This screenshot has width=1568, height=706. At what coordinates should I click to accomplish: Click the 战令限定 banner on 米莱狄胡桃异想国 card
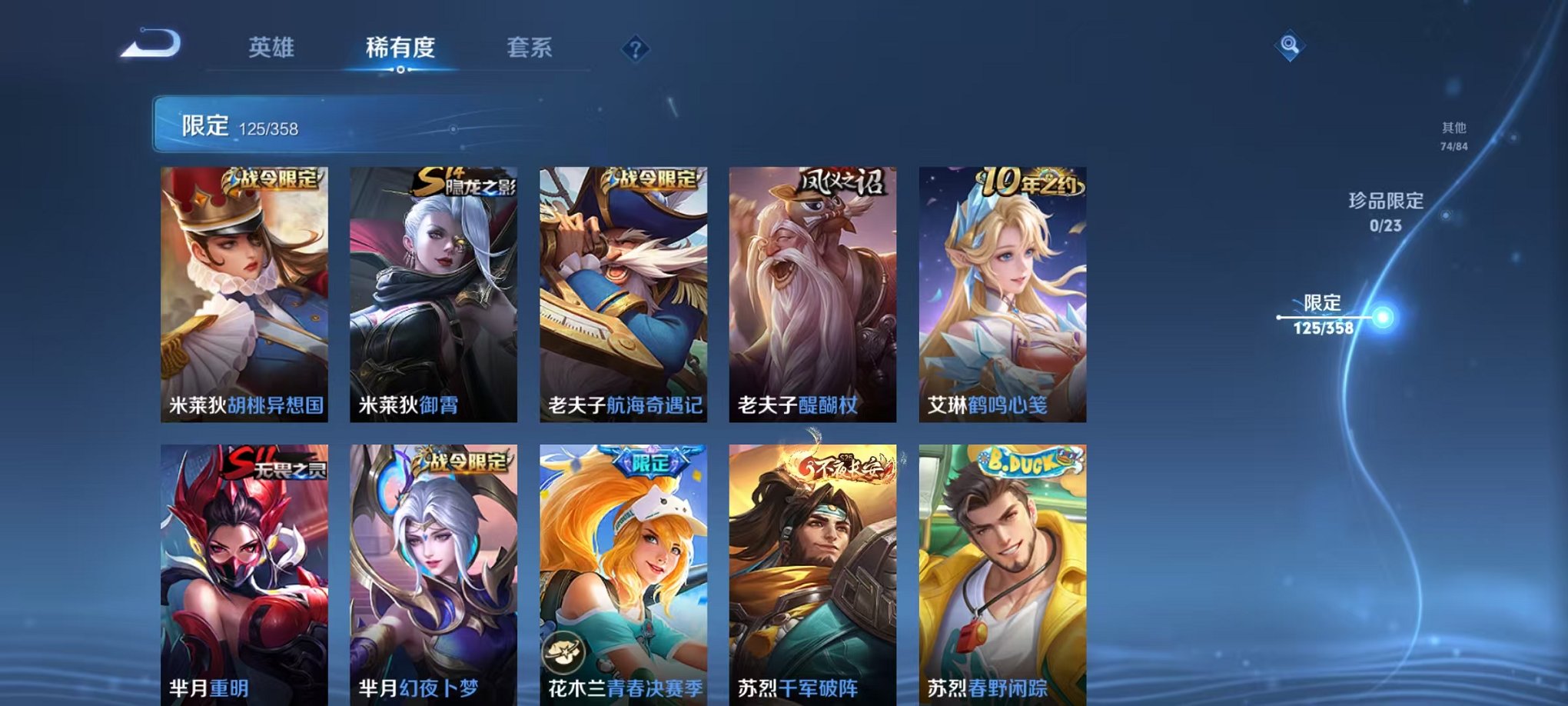coord(273,180)
